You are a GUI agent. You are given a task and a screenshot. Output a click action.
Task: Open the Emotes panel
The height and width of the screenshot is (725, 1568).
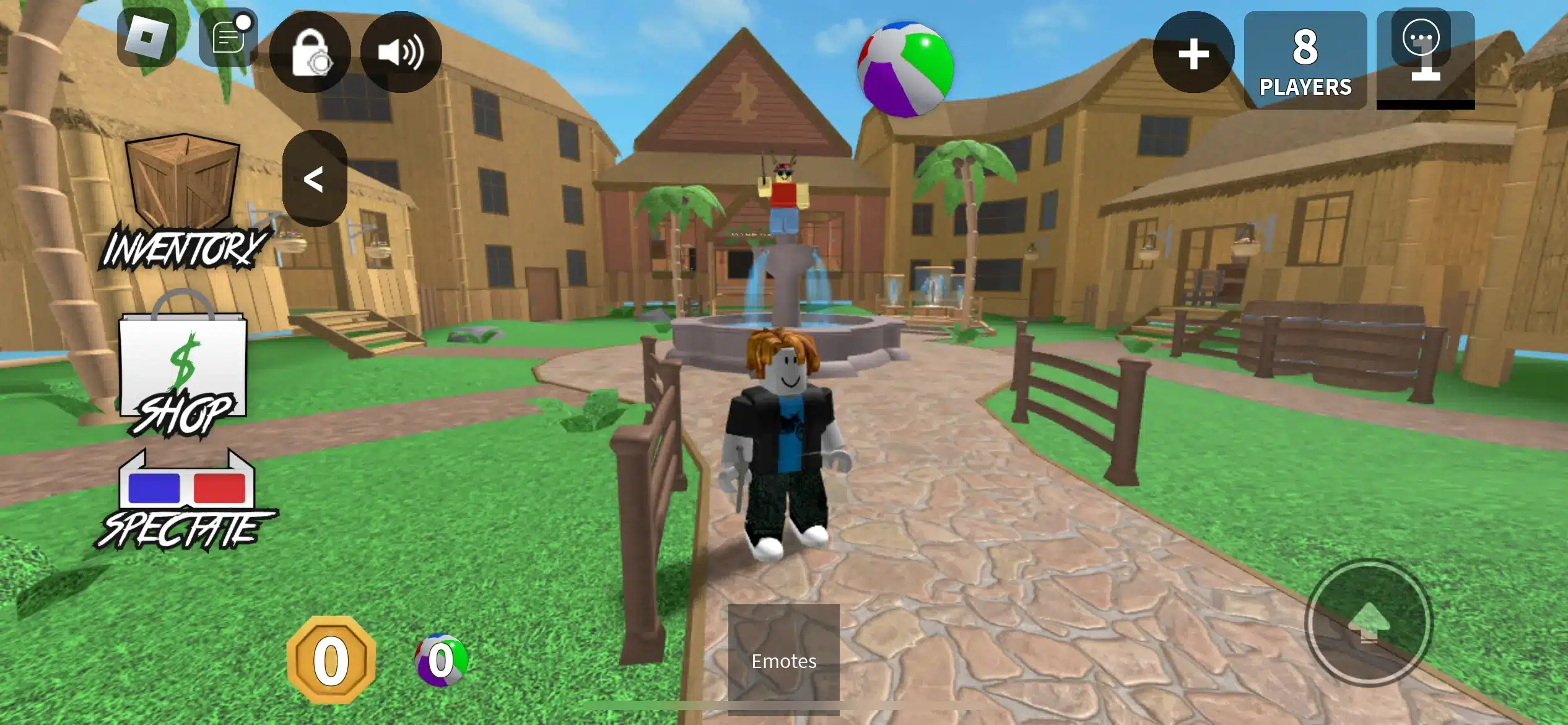click(784, 661)
